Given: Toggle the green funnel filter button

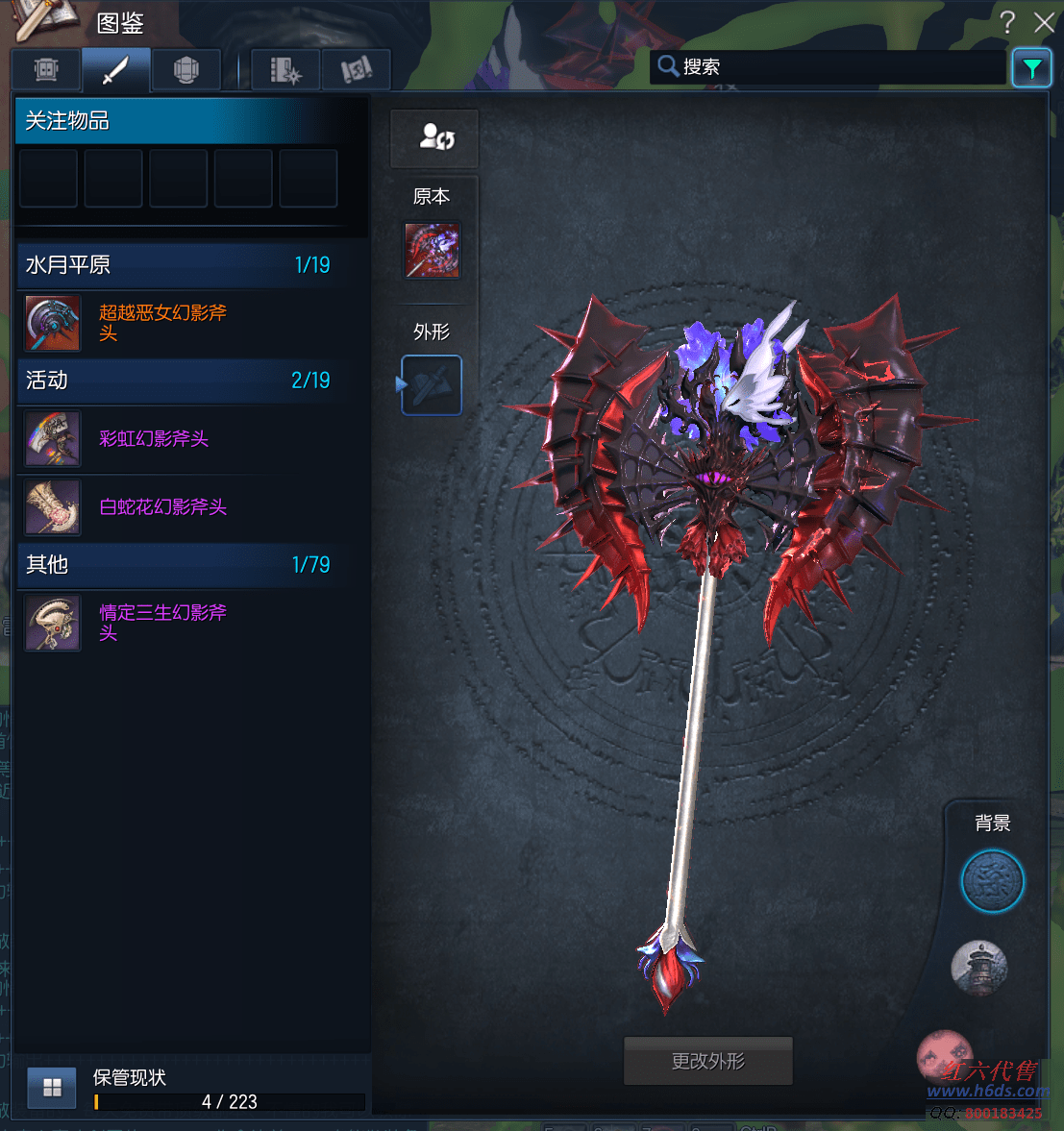Looking at the screenshot, I should click(x=1031, y=68).
